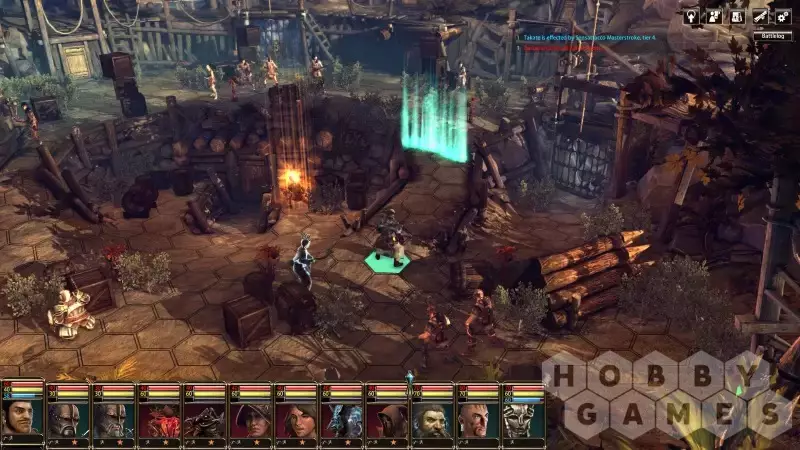Pick the brown-haired woman portrait
Image resolution: width=800 pixels, height=450 pixels.
coord(296,419)
